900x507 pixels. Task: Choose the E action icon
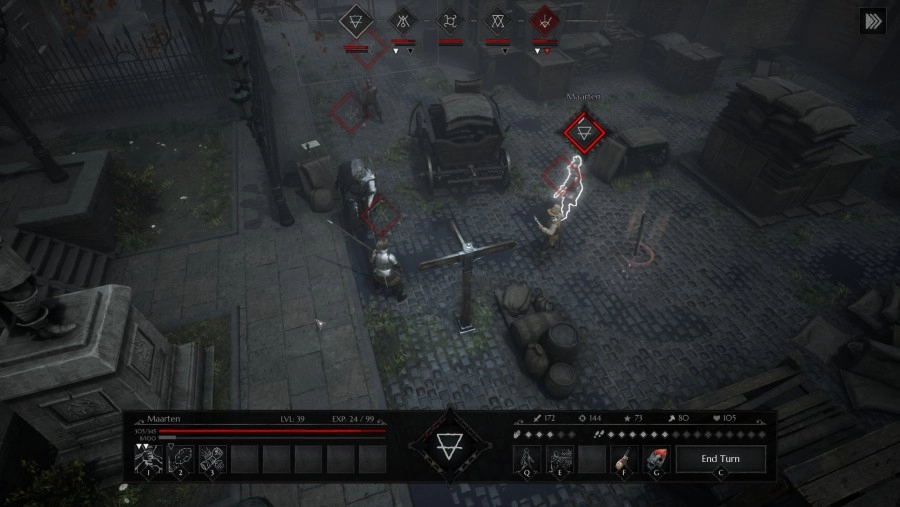tap(559, 459)
